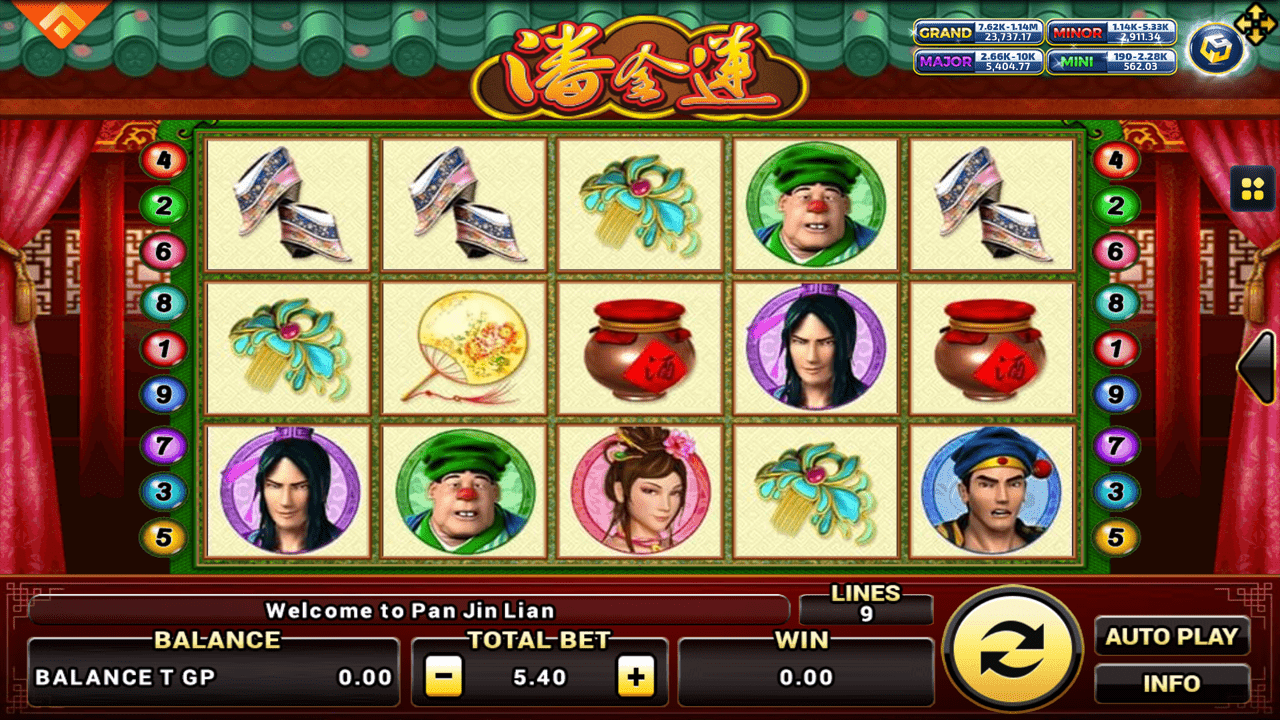This screenshot has width=1280, height=720.
Task: View the Mini jackpot panel
Action: point(1110,61)
